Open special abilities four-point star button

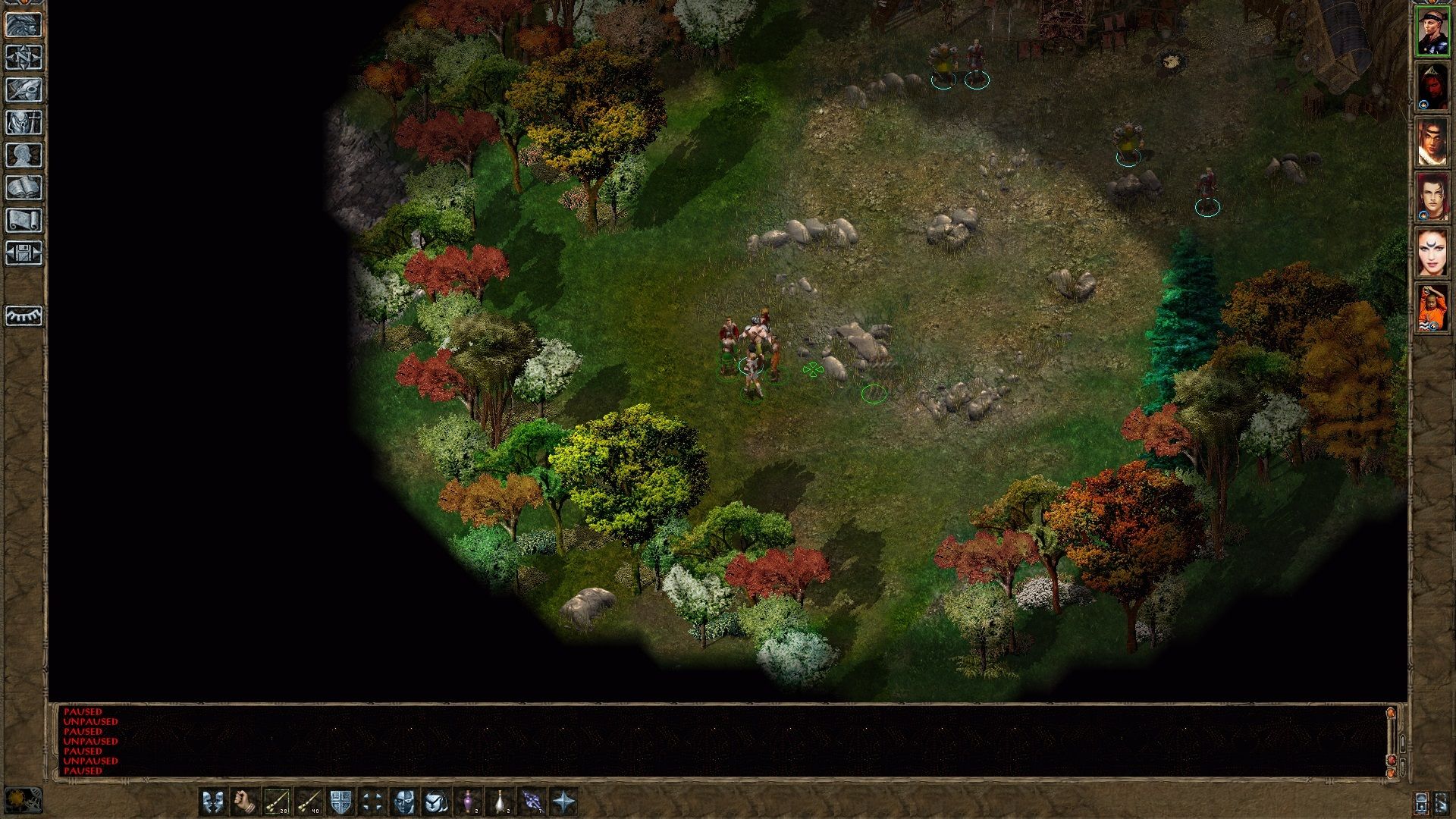coord(564,801)
